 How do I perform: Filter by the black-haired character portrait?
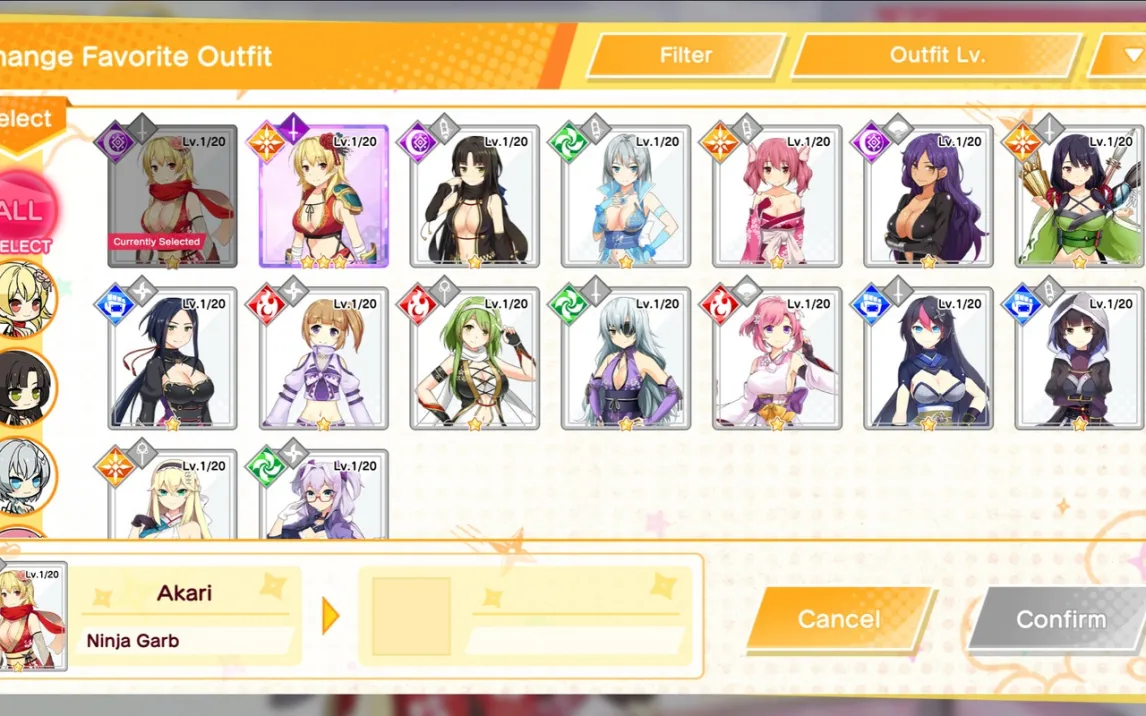pyautogui.click(x=24, y=387)
